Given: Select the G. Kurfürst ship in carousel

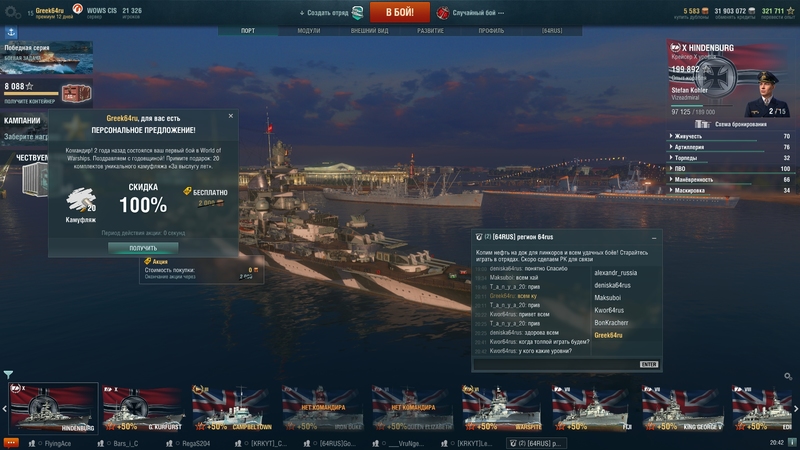Looking at the screenshot, I should pyautogui.click(x=142, y=409).
